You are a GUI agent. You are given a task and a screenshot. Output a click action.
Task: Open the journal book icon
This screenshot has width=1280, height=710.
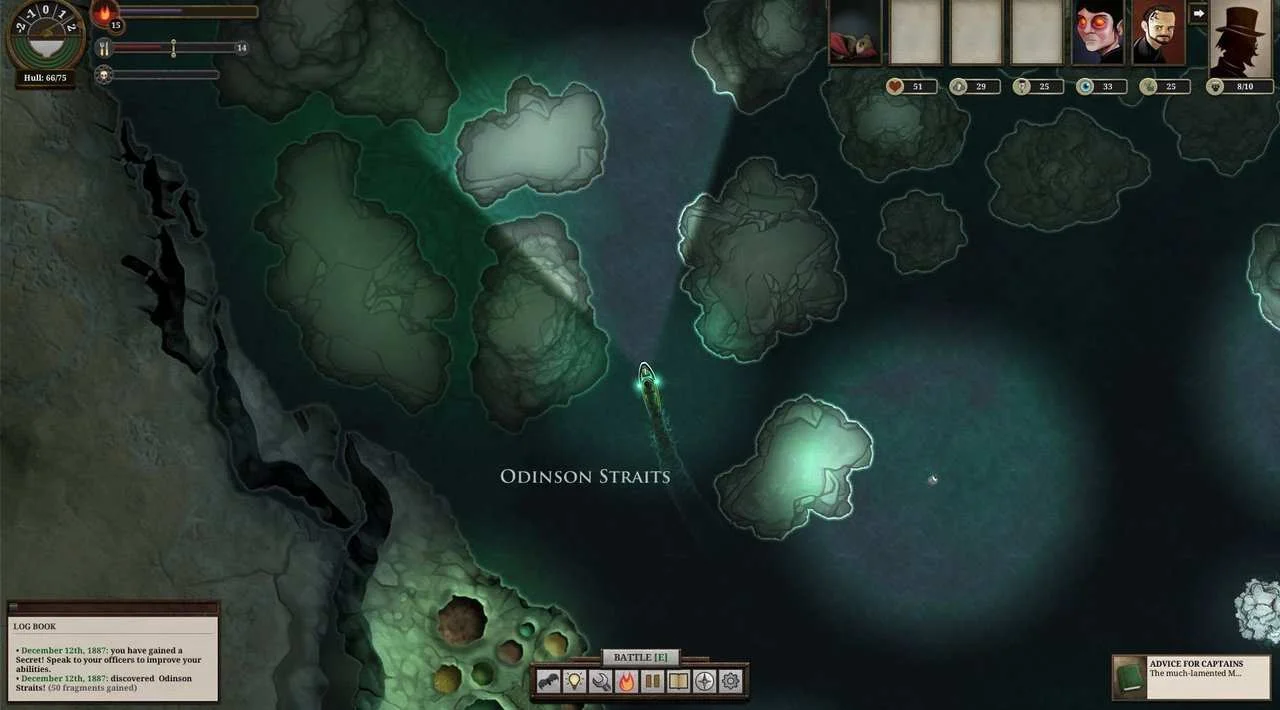(678, 682)
